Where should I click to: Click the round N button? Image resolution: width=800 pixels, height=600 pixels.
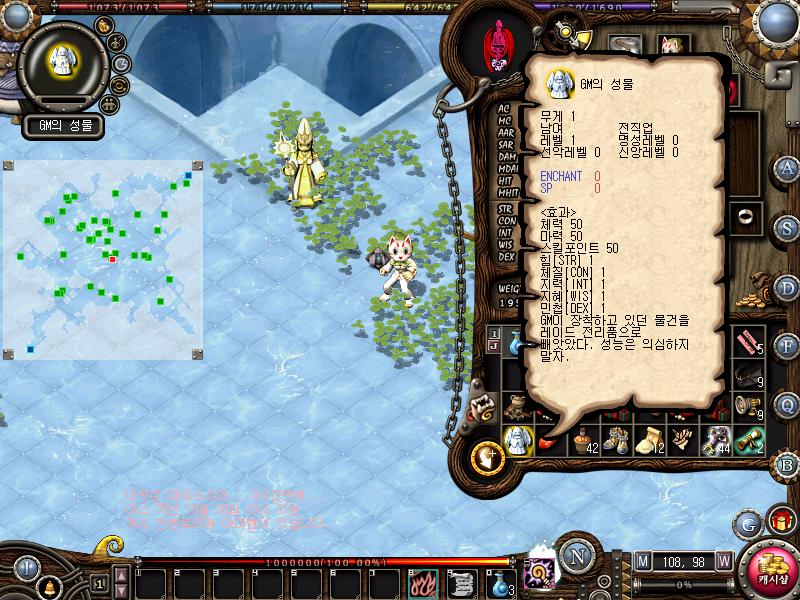coord(574,556)
